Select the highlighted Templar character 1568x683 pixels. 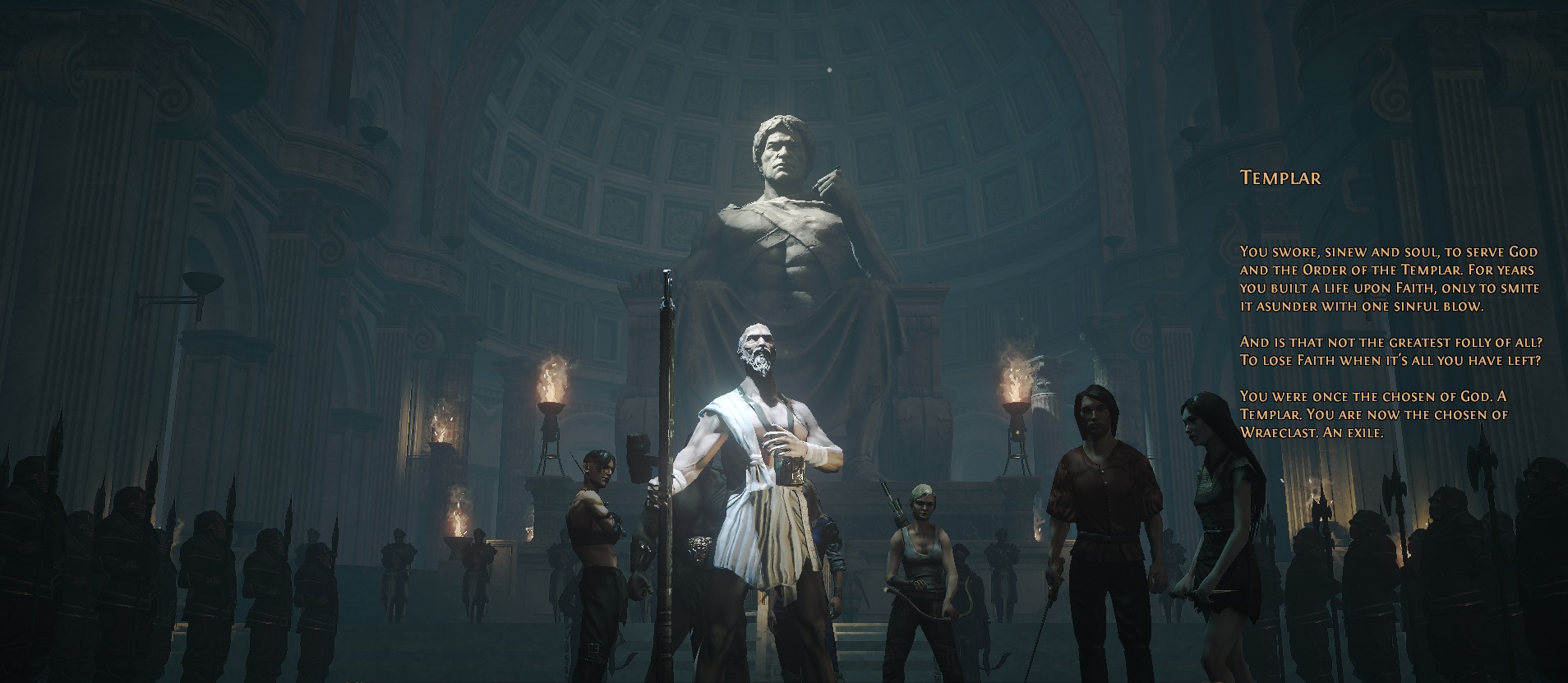point(763,460)
